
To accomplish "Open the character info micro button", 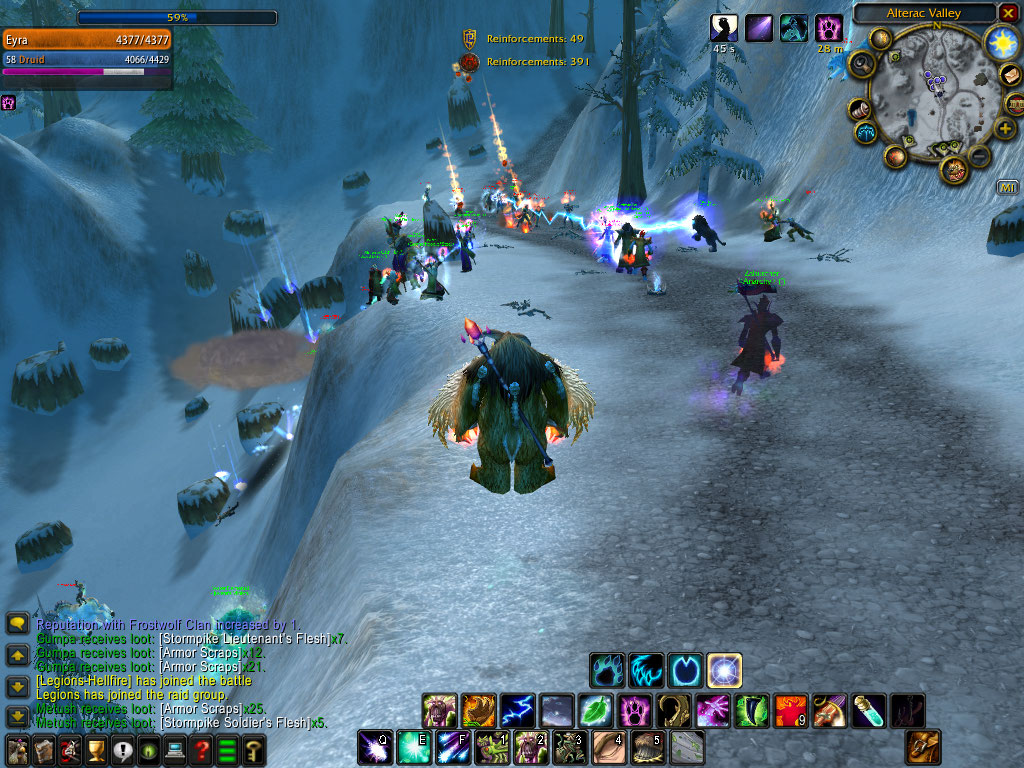I will tap(17, 749).
